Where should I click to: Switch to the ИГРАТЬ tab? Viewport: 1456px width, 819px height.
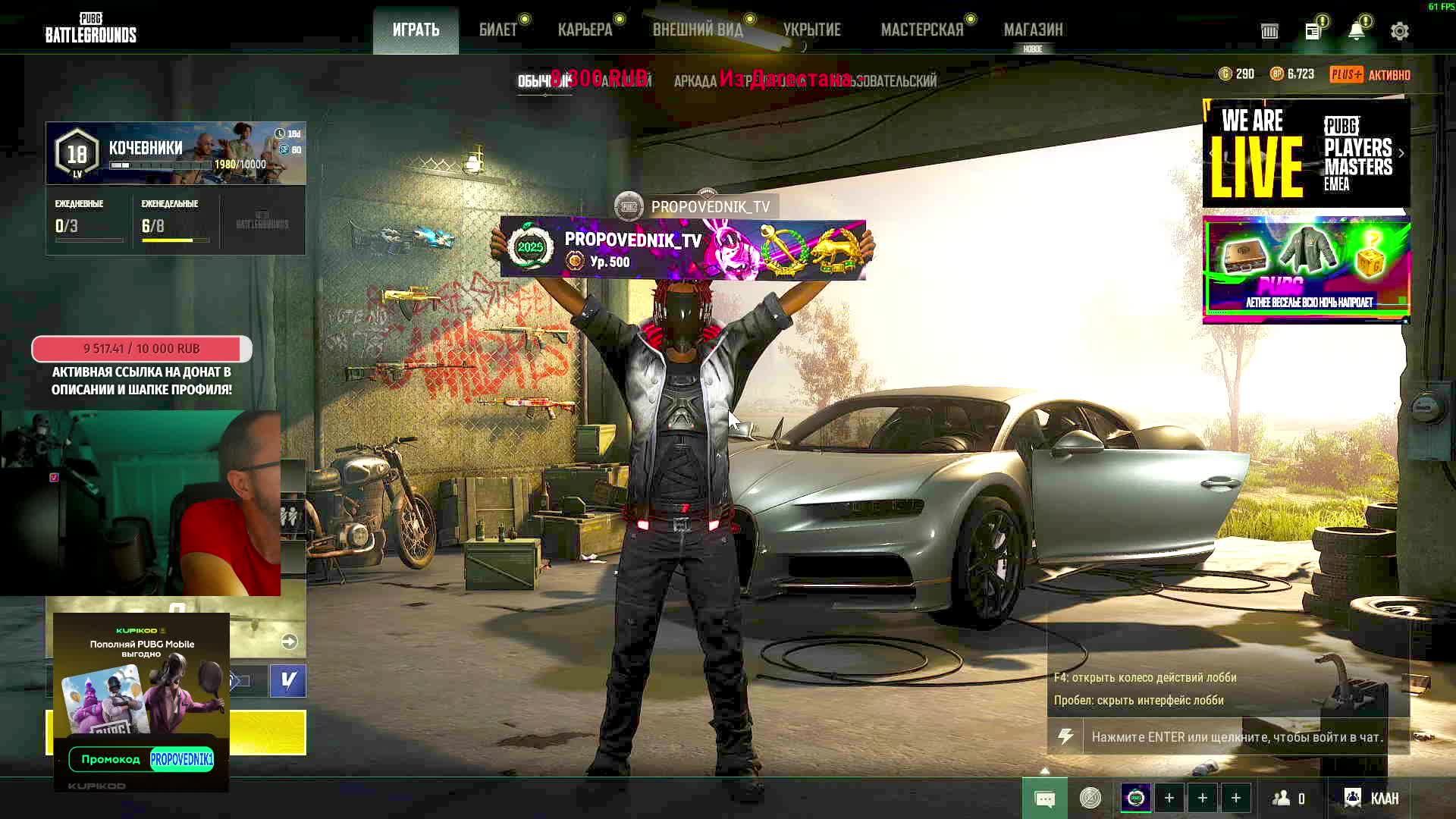point(416,30)
